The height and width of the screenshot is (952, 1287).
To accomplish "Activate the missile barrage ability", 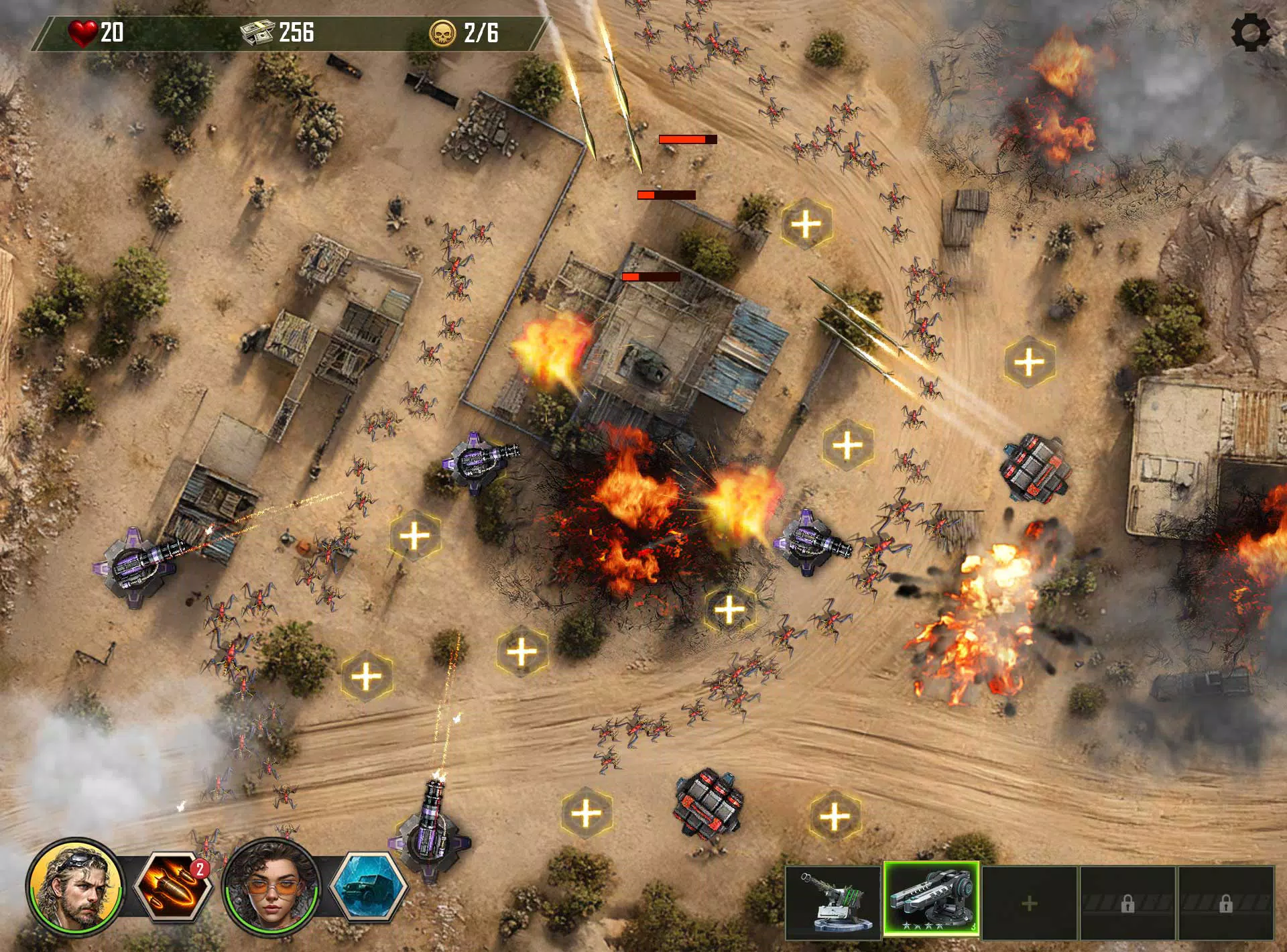I will pos(173,886).
